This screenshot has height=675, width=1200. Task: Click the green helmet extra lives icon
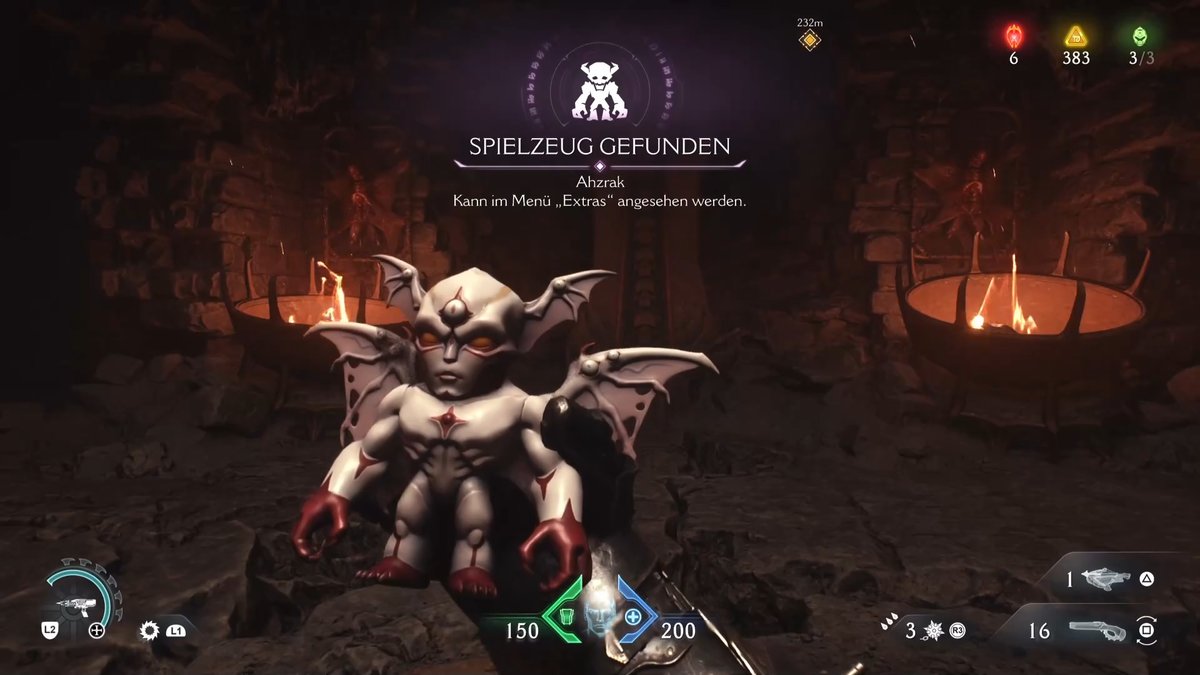1140,37
